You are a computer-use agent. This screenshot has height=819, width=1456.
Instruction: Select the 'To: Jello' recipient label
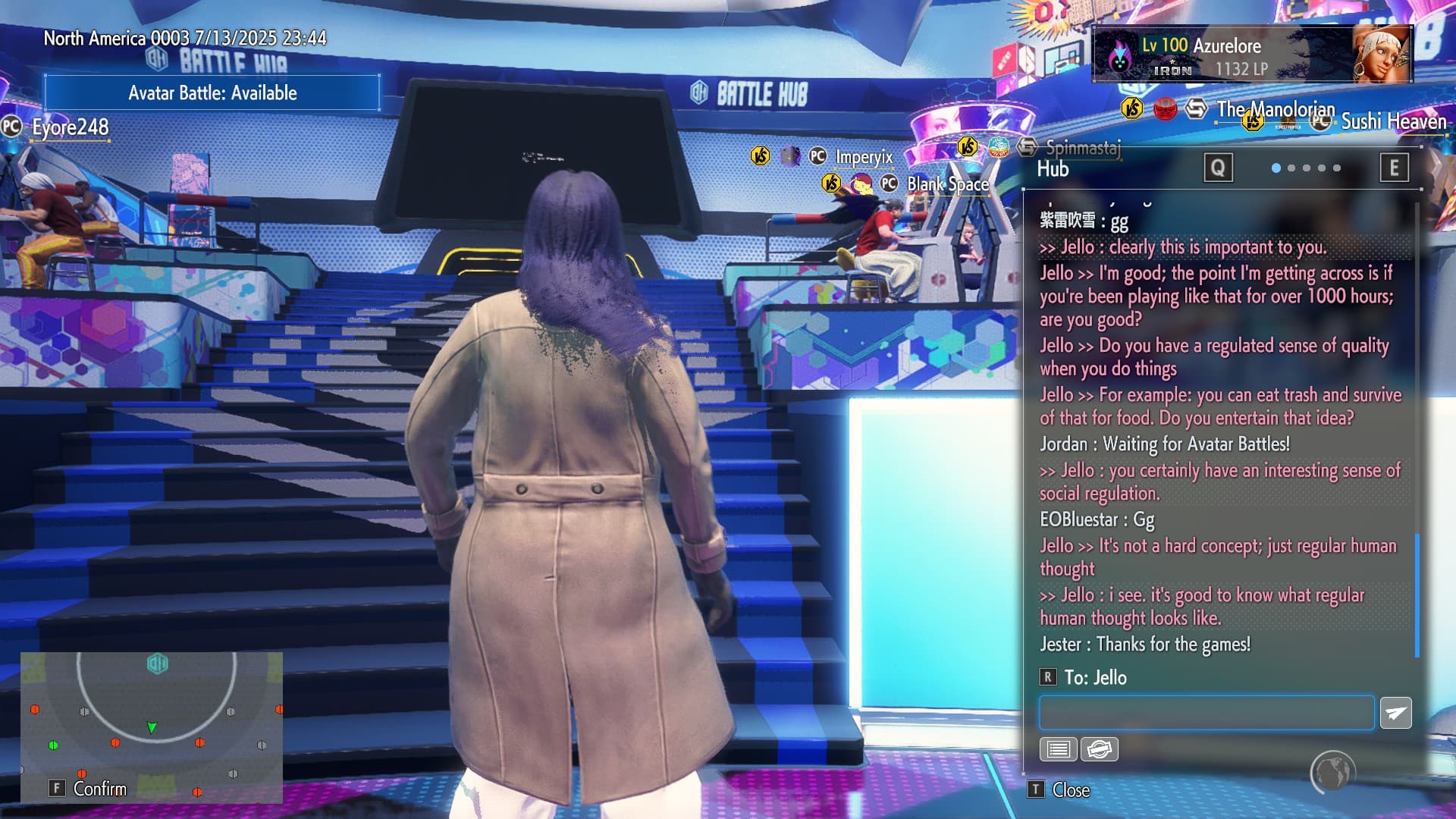1095,678
